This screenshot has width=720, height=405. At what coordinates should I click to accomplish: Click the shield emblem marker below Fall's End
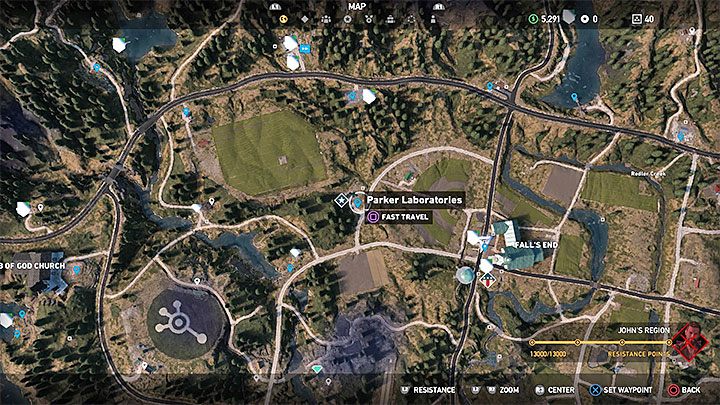pyautogui.click(x=488, y=281)
